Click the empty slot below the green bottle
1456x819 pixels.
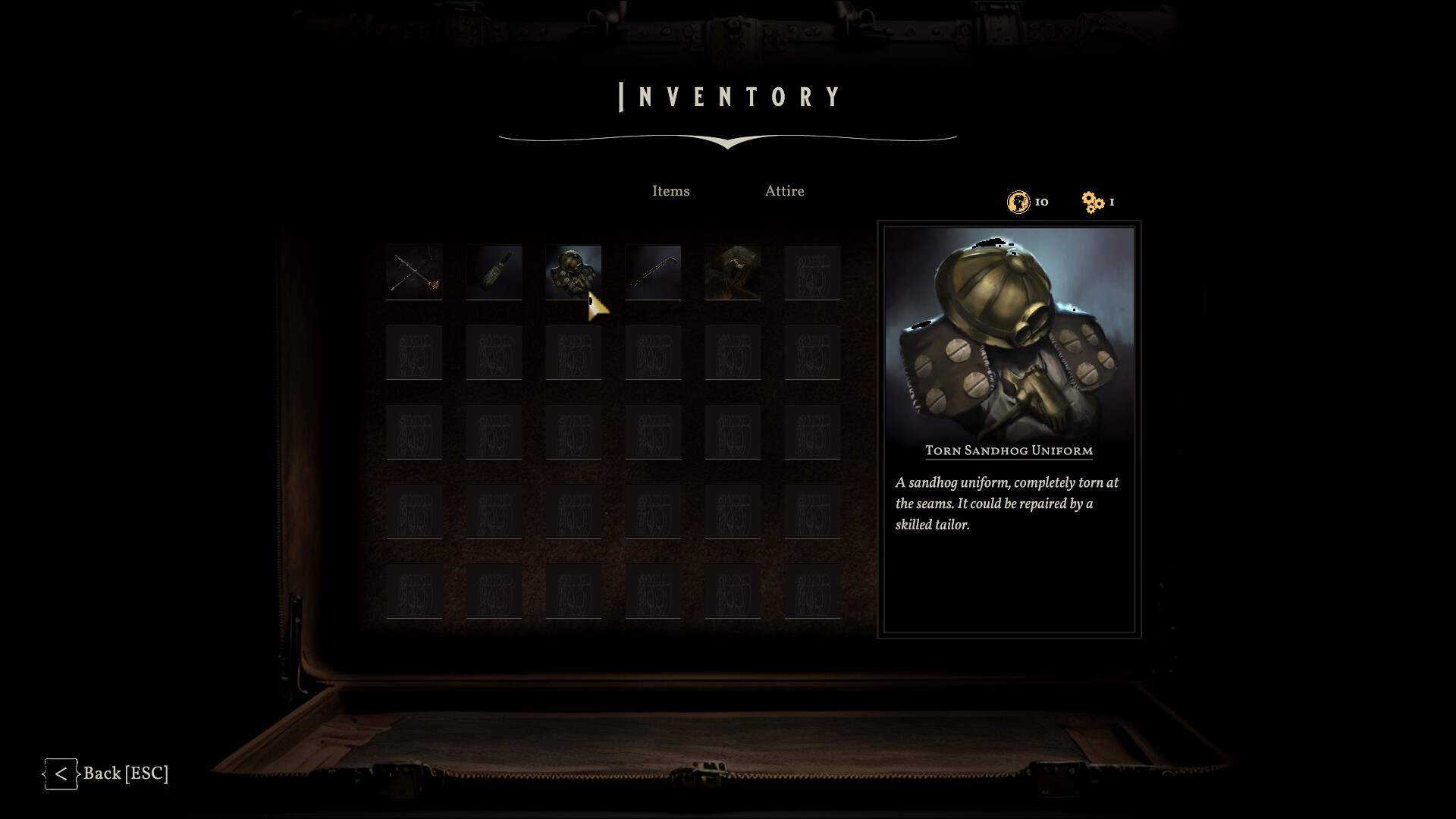[494, 353]
